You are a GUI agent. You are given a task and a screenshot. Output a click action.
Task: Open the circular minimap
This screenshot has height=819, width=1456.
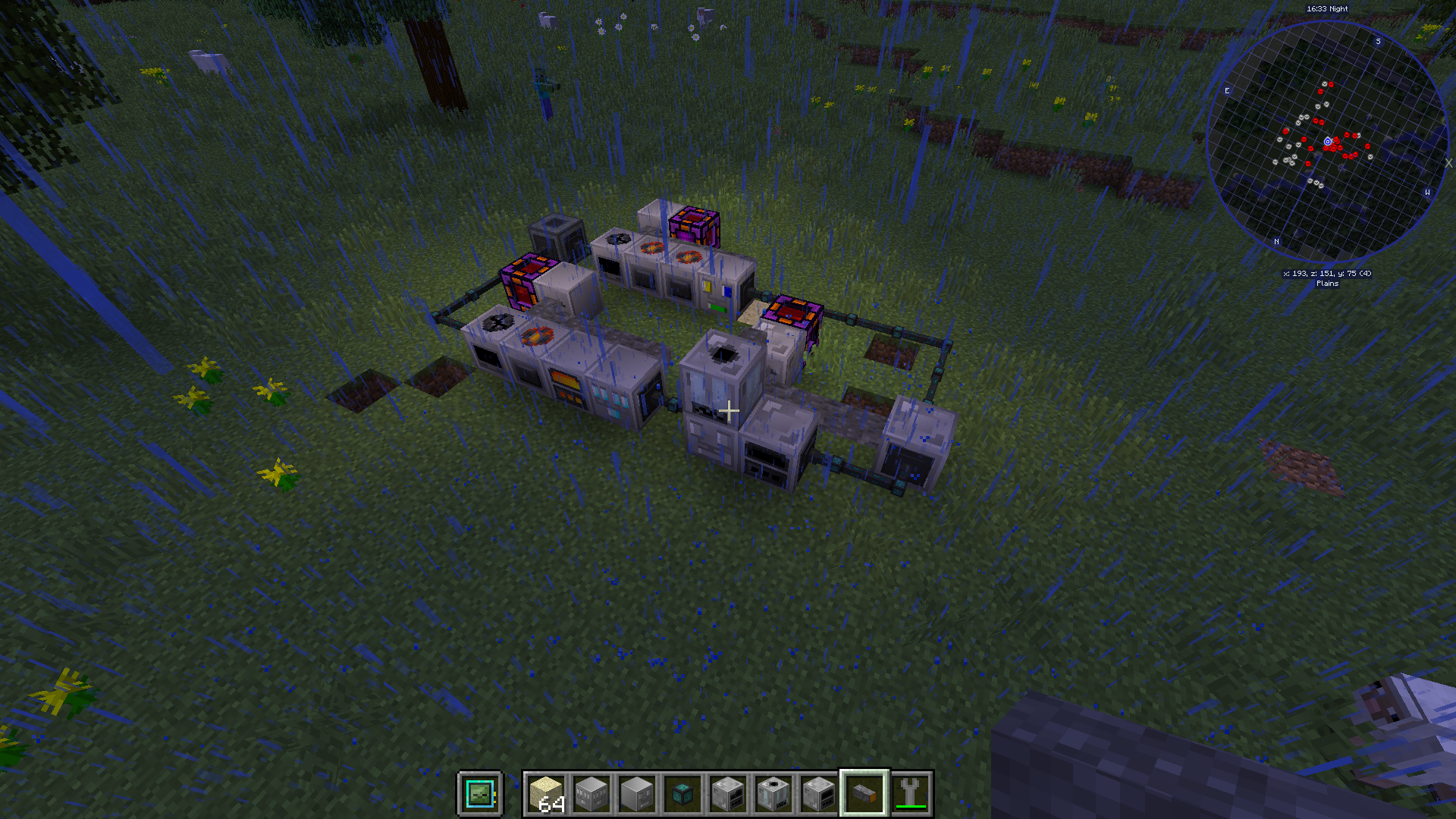click(x=1326, y=142)
